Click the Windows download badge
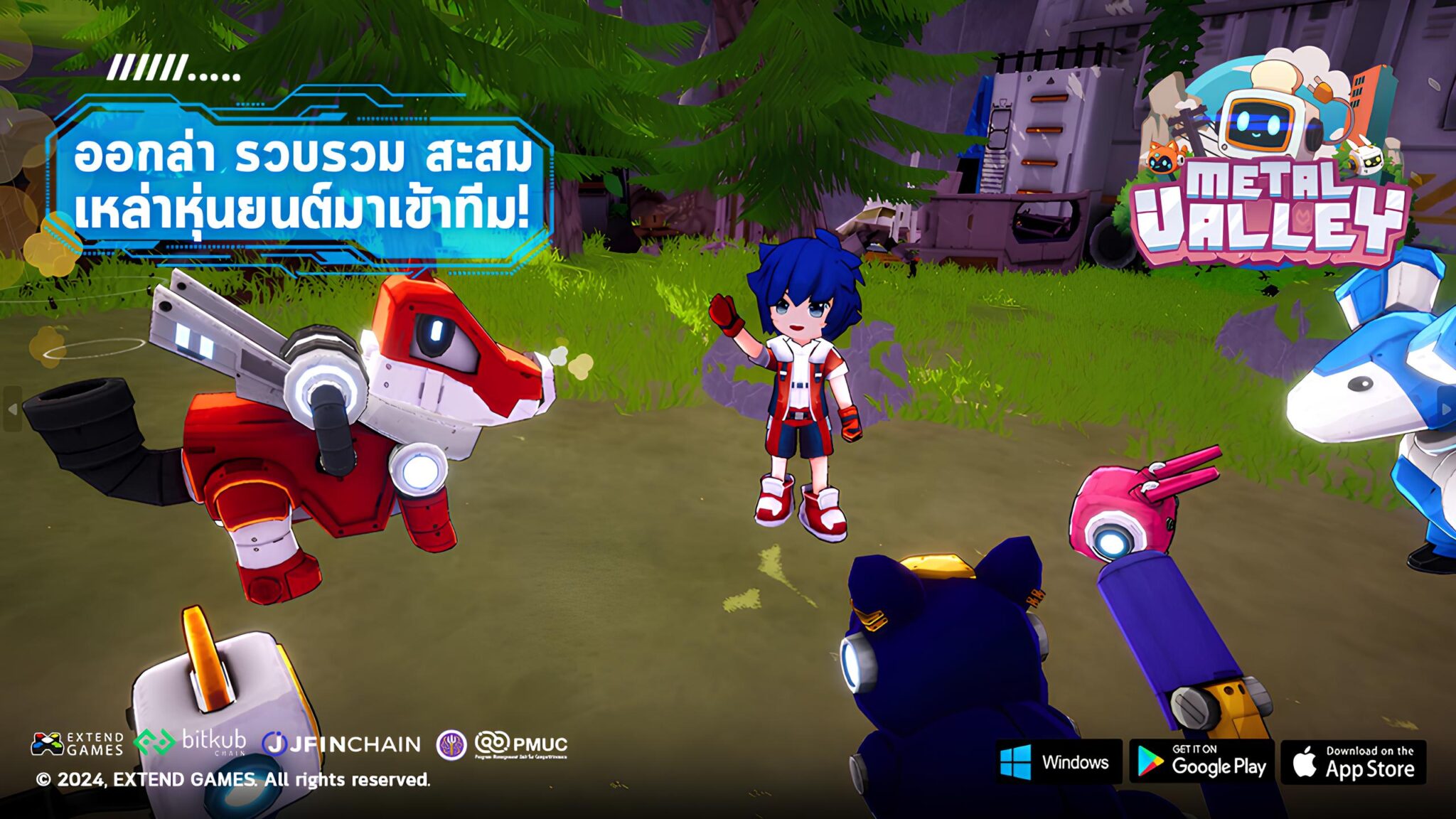Screen dimensions: 1456x819 point(1058,762)
